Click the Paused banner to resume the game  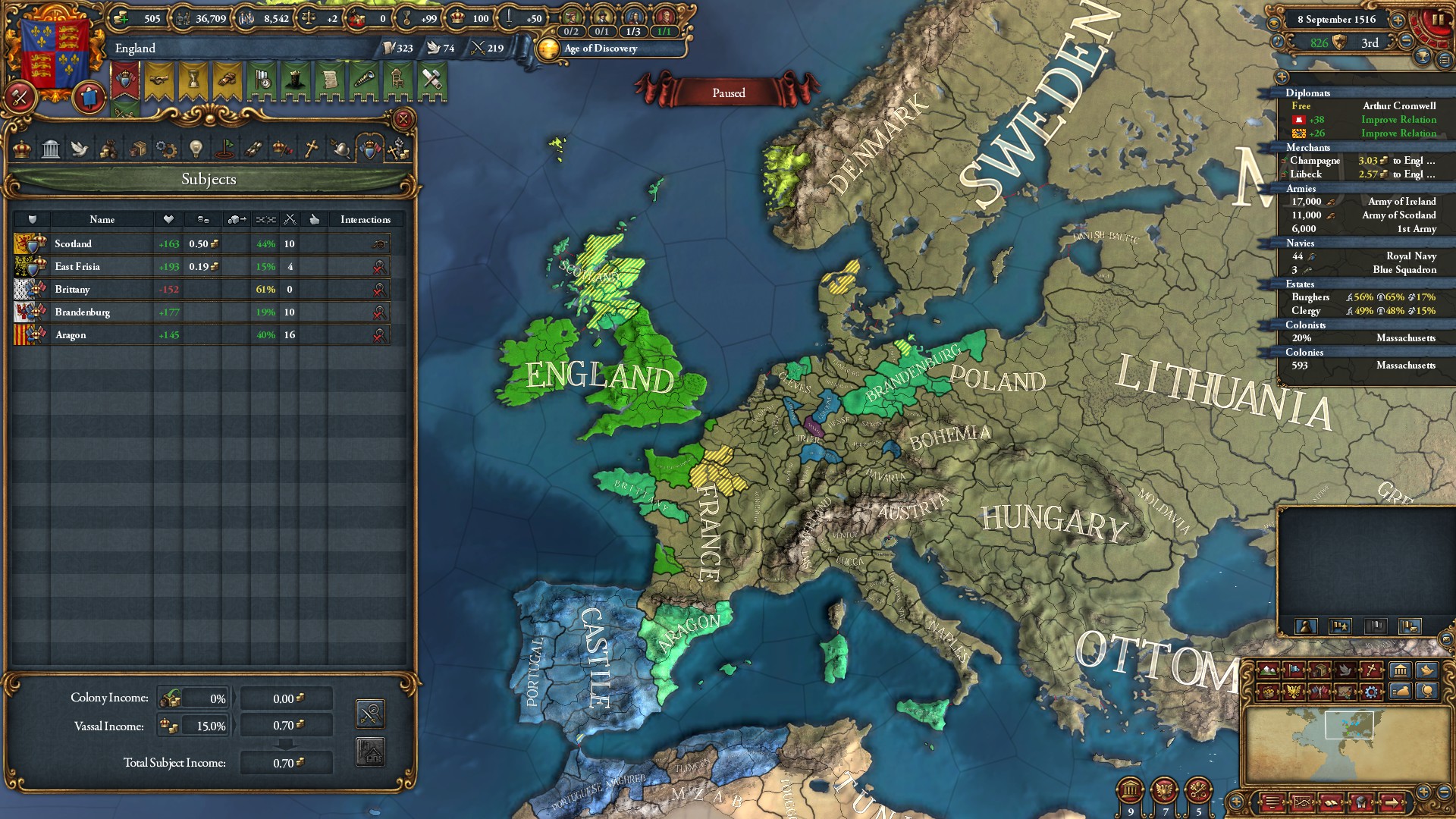point(727,92)
